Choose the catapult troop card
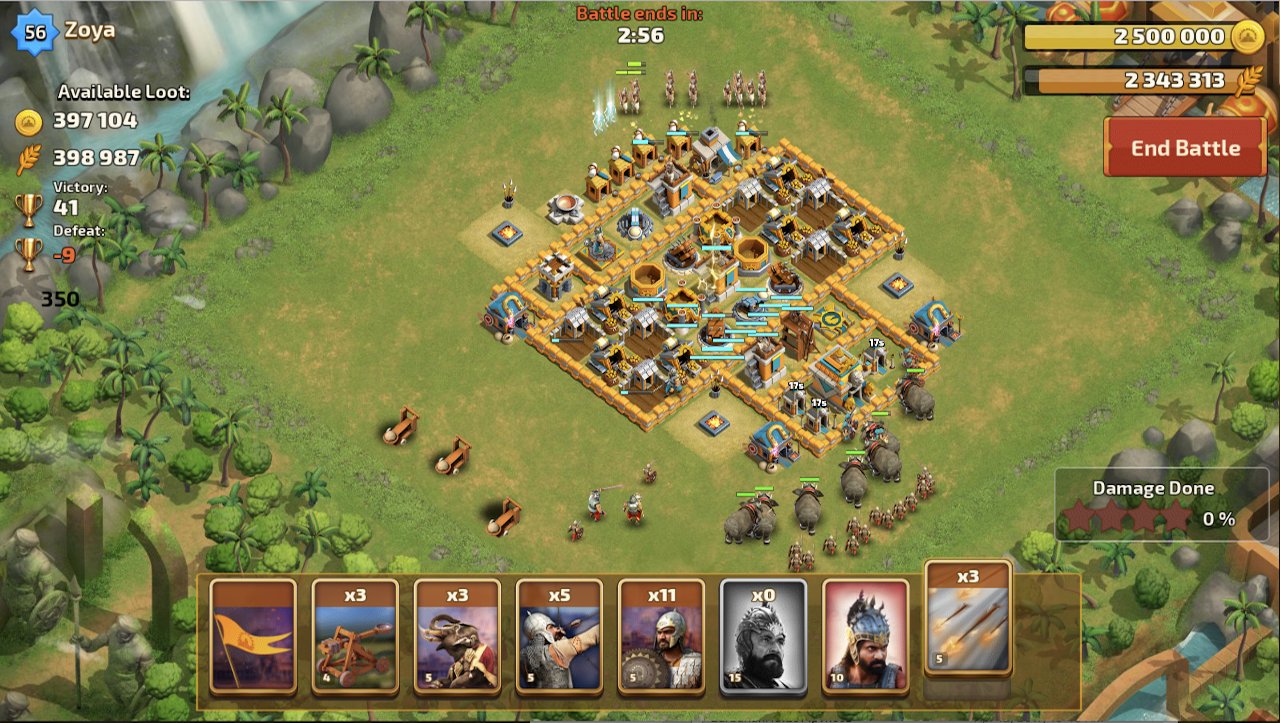This screenshot has height=723, width=1280. [355, 636]
